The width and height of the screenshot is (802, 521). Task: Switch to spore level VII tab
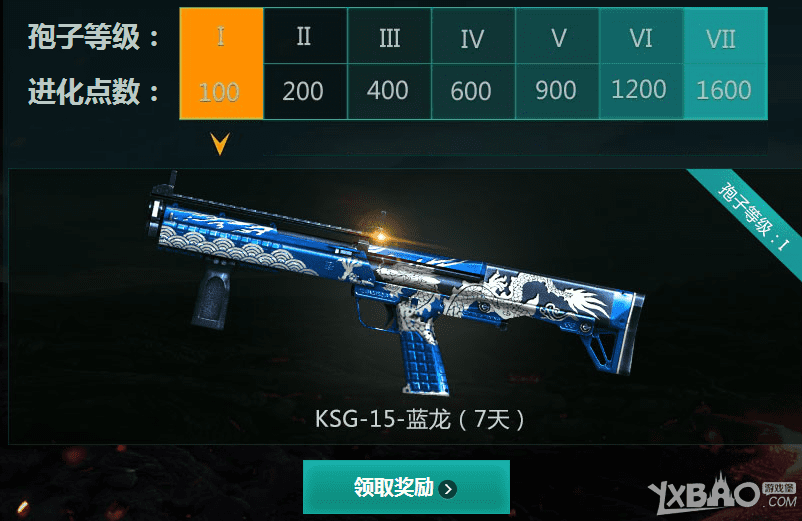pos(723,64)
